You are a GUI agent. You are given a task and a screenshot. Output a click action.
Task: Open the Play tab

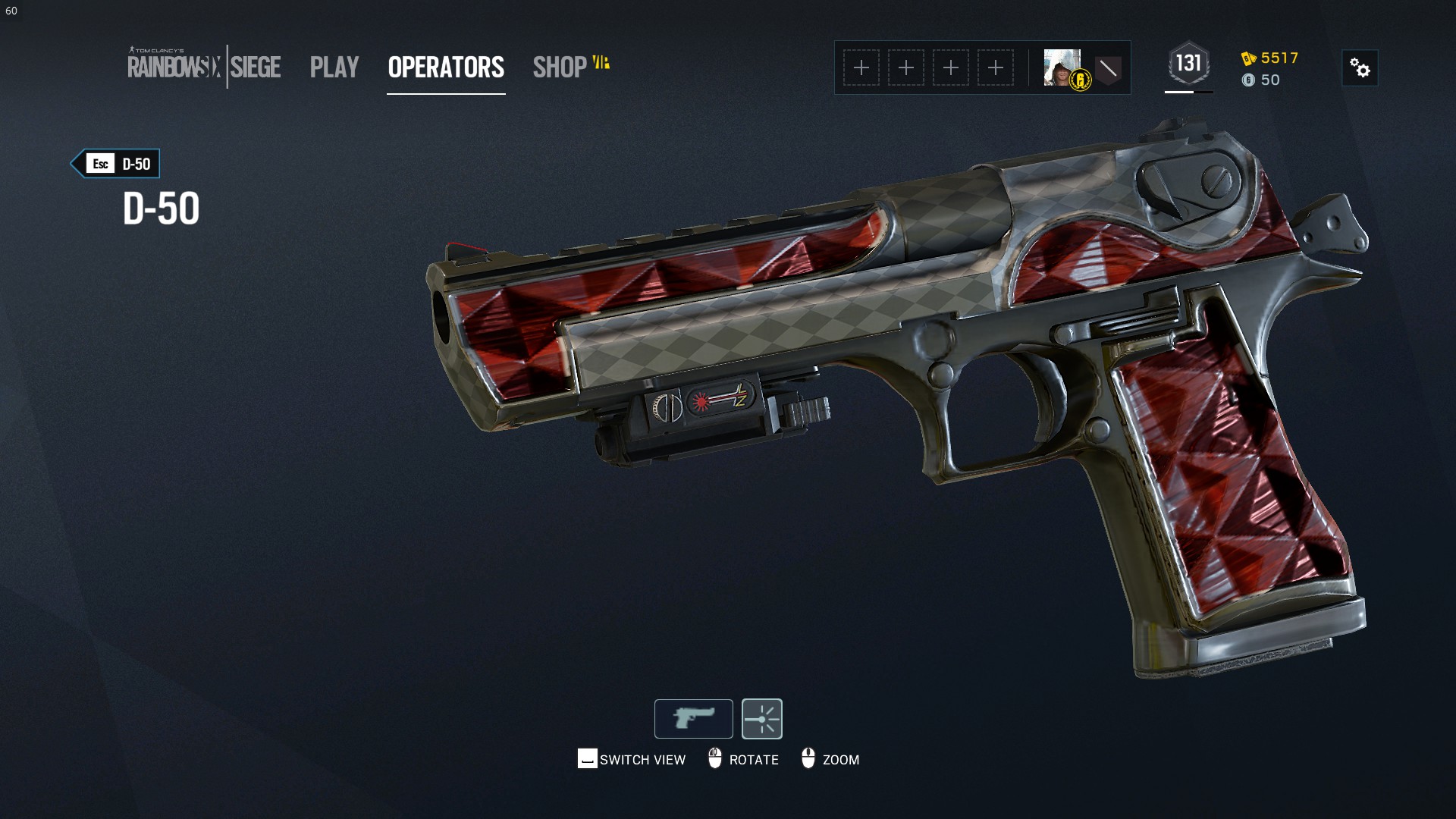334,67
